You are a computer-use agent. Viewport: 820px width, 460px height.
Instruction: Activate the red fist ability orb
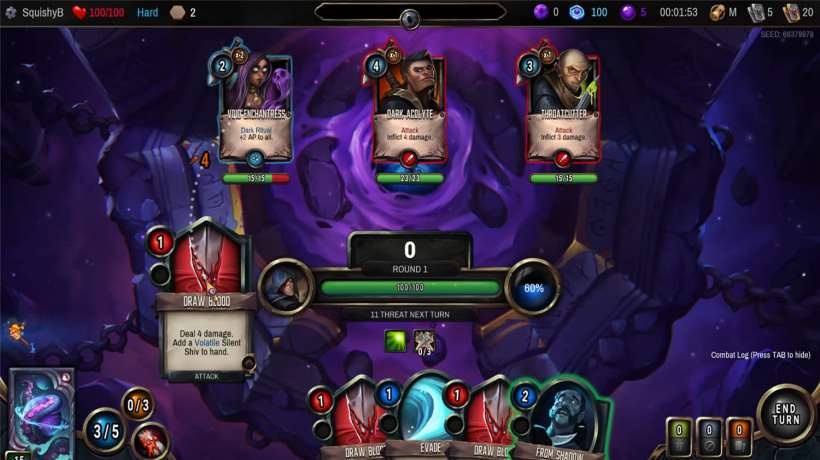(150, 440)
